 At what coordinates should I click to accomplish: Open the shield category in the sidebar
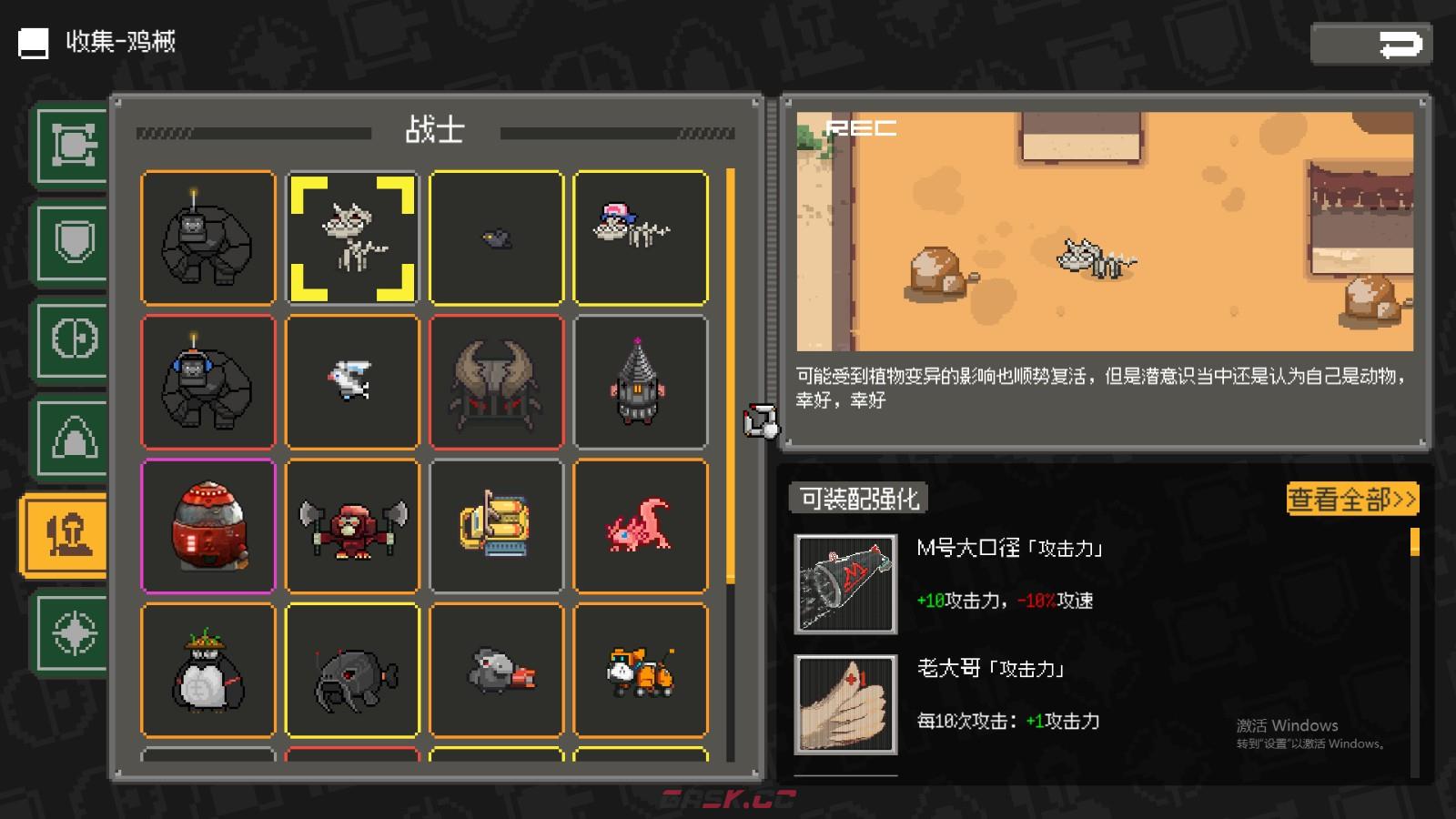tap(72, 244)
